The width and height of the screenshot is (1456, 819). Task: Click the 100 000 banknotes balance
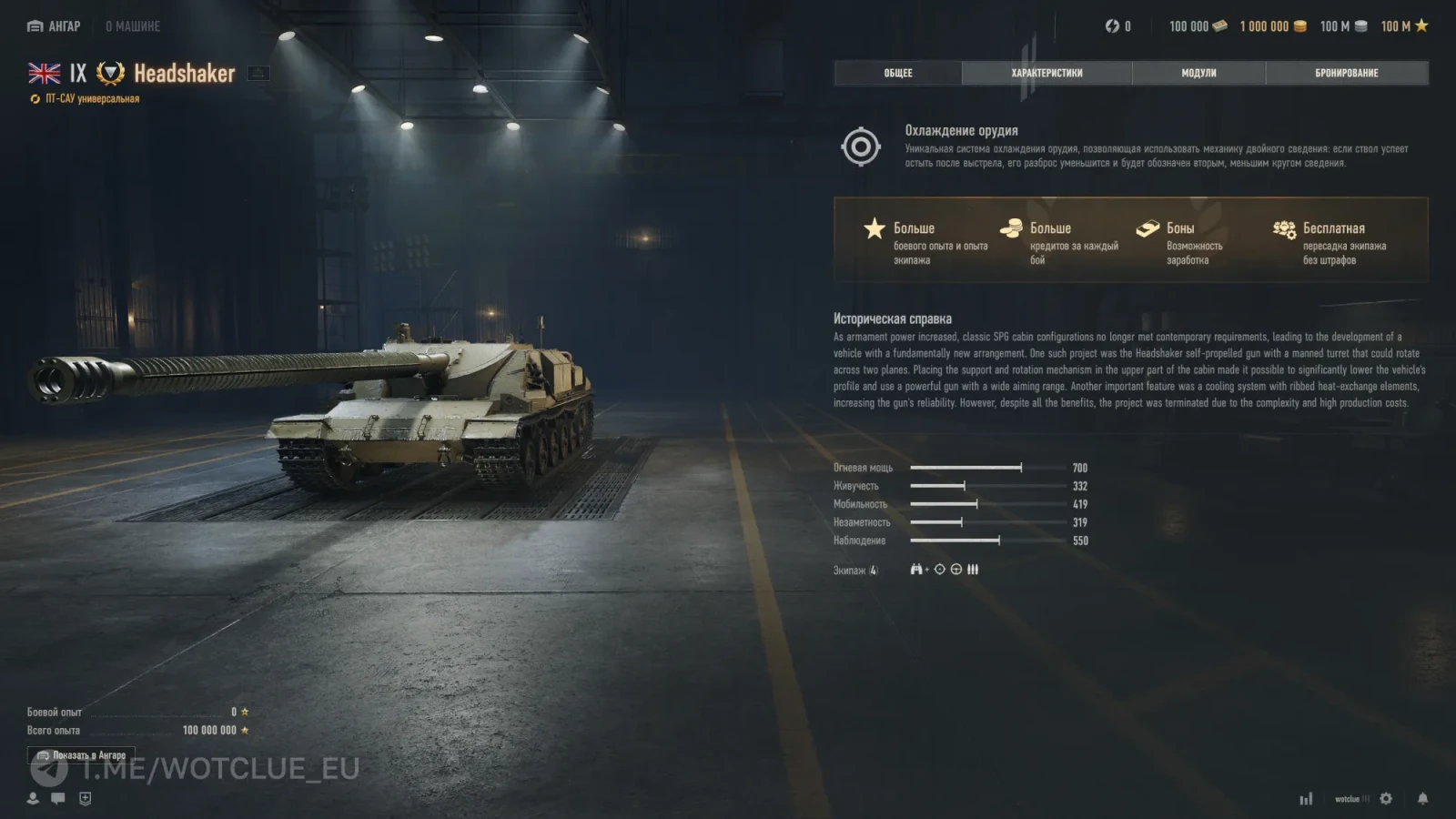pos(1198,26)
